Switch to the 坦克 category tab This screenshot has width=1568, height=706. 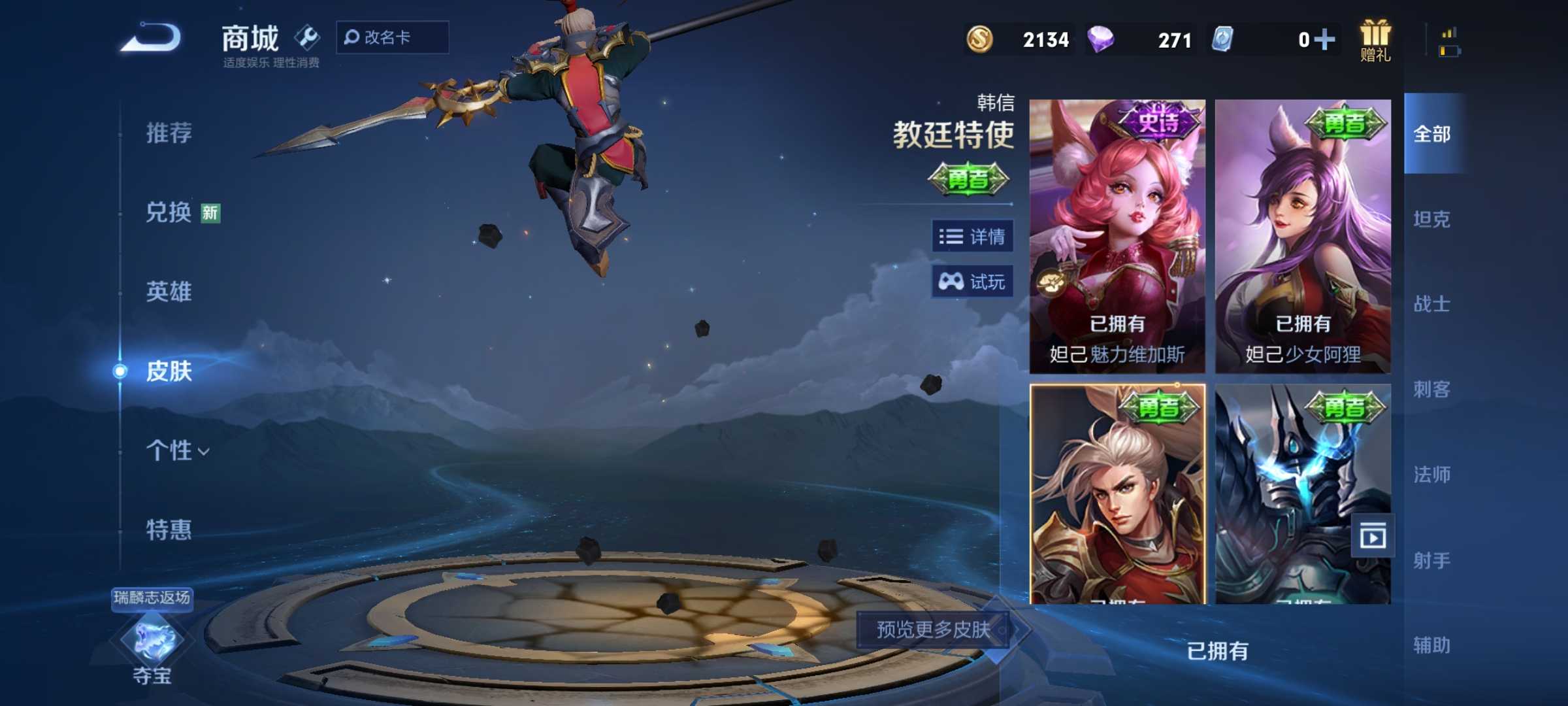point(1432,220)
